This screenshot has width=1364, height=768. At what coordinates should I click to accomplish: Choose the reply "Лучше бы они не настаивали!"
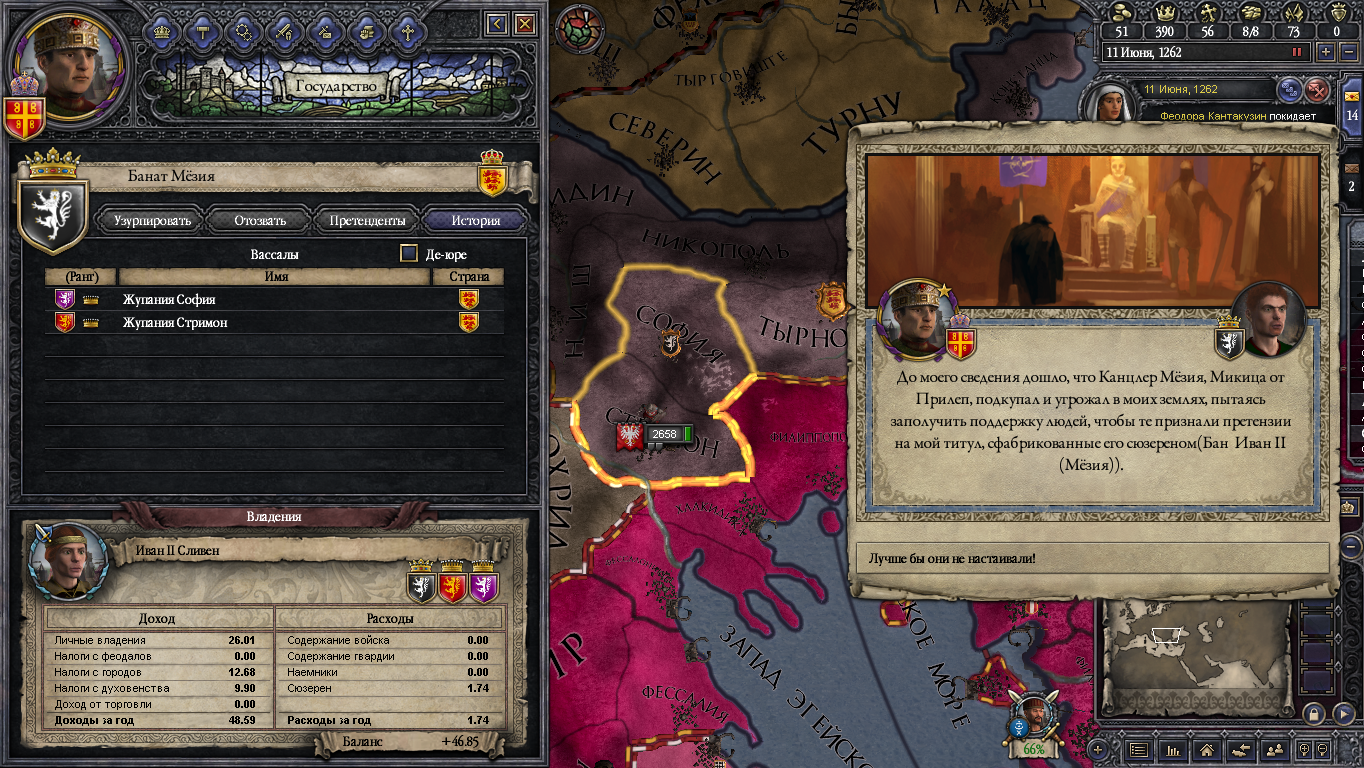click(1093, 558)
